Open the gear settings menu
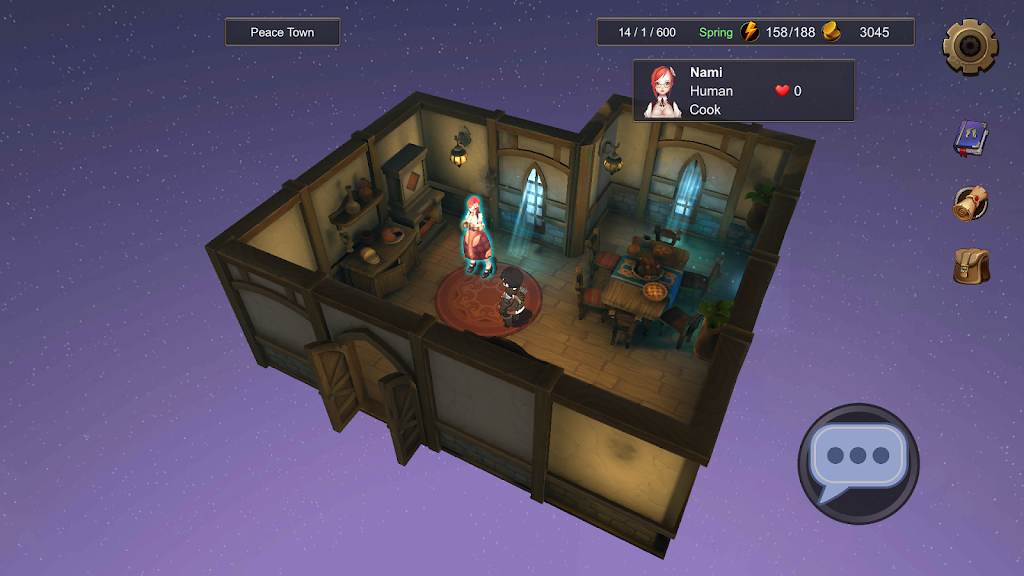 [969, 44]
